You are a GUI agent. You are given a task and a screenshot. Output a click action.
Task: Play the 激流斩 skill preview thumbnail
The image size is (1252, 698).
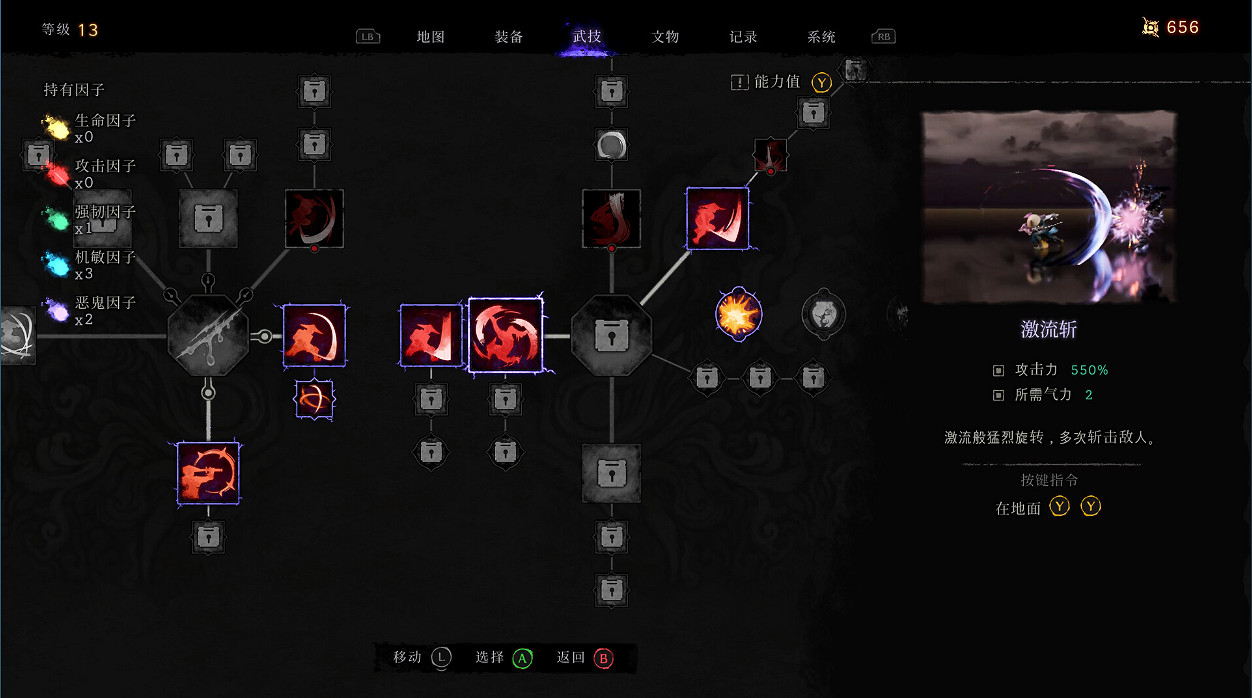click(1048, 207)
